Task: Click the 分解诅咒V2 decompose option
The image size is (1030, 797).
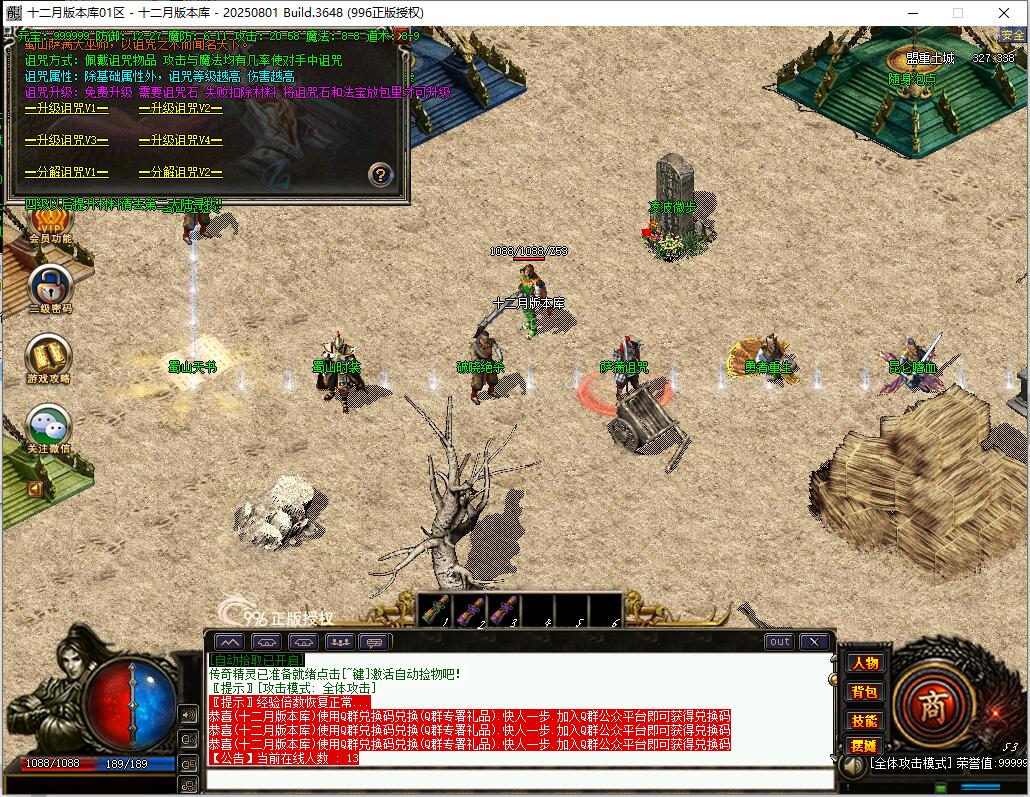Action: pos(181,172)
